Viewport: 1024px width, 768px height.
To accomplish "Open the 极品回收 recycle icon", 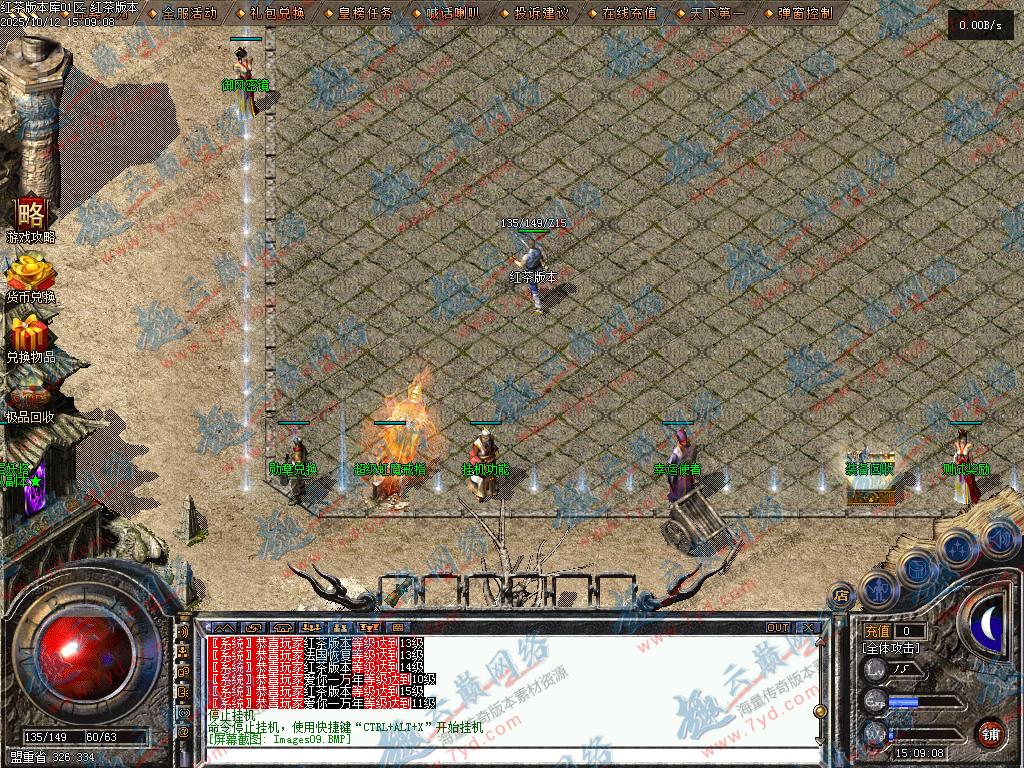I will pos(30,397).
